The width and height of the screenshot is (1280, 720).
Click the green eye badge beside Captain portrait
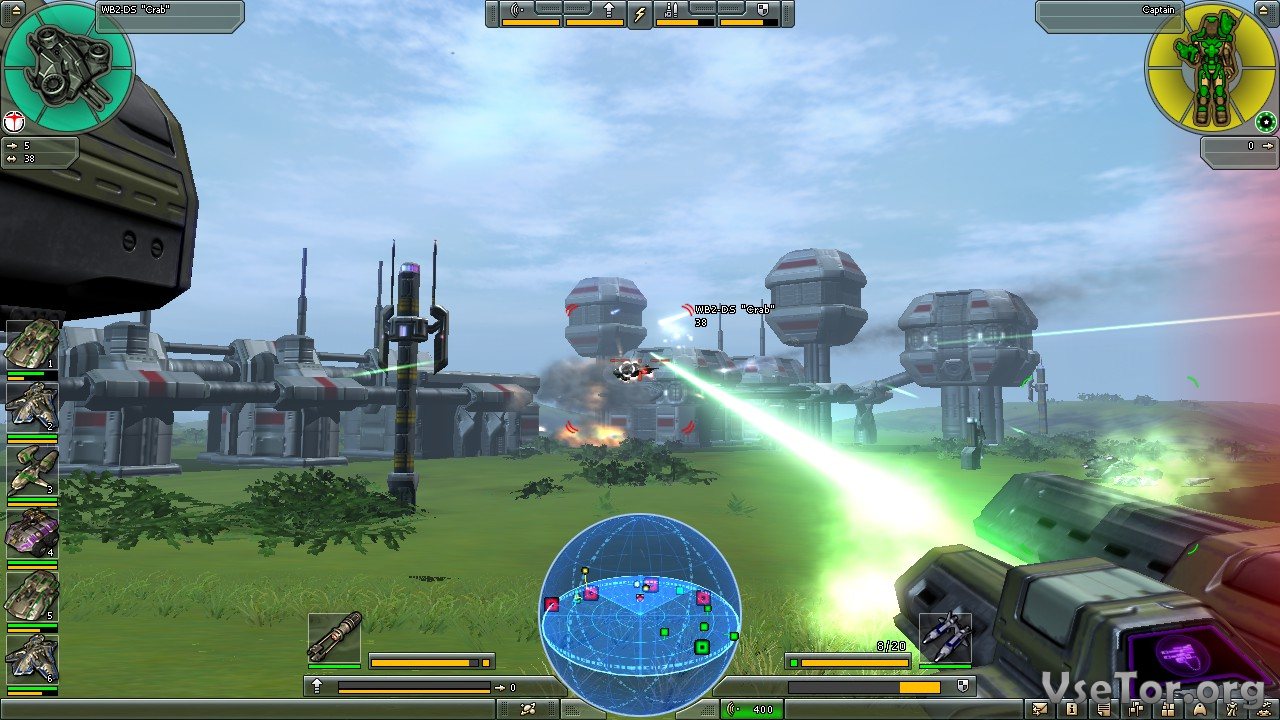1266,122
